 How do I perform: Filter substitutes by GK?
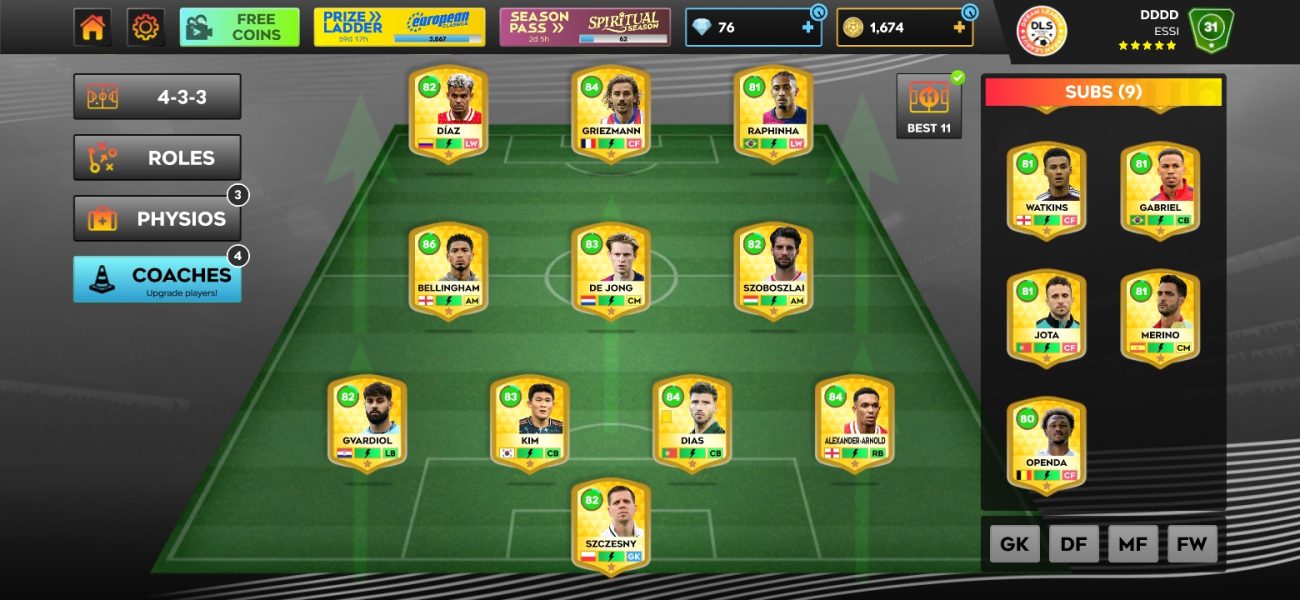tap(1014, 545)
